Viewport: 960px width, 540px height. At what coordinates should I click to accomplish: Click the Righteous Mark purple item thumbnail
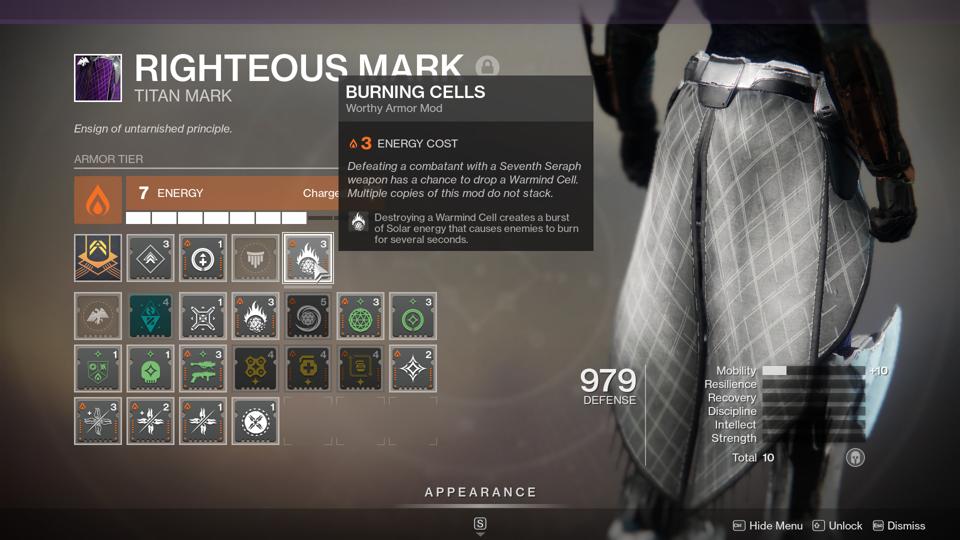[98, 78]
